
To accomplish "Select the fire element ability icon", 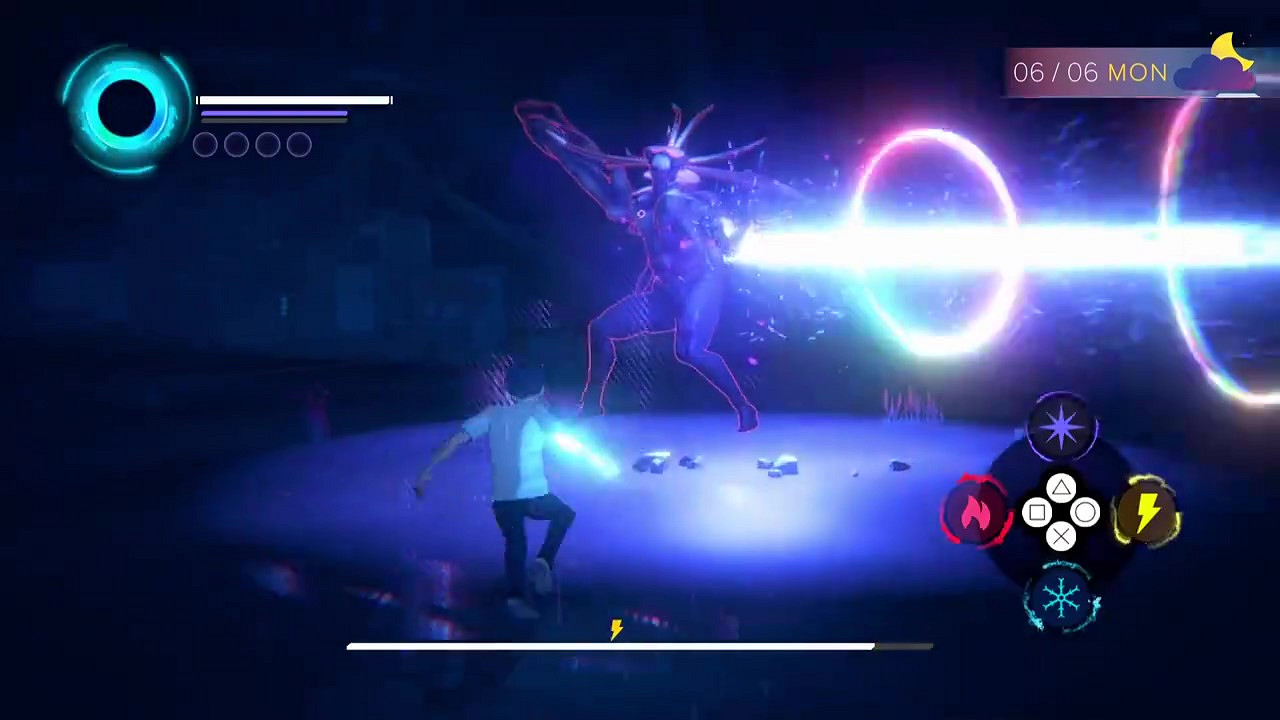I will pyautogui.click(x=977, y=512).
